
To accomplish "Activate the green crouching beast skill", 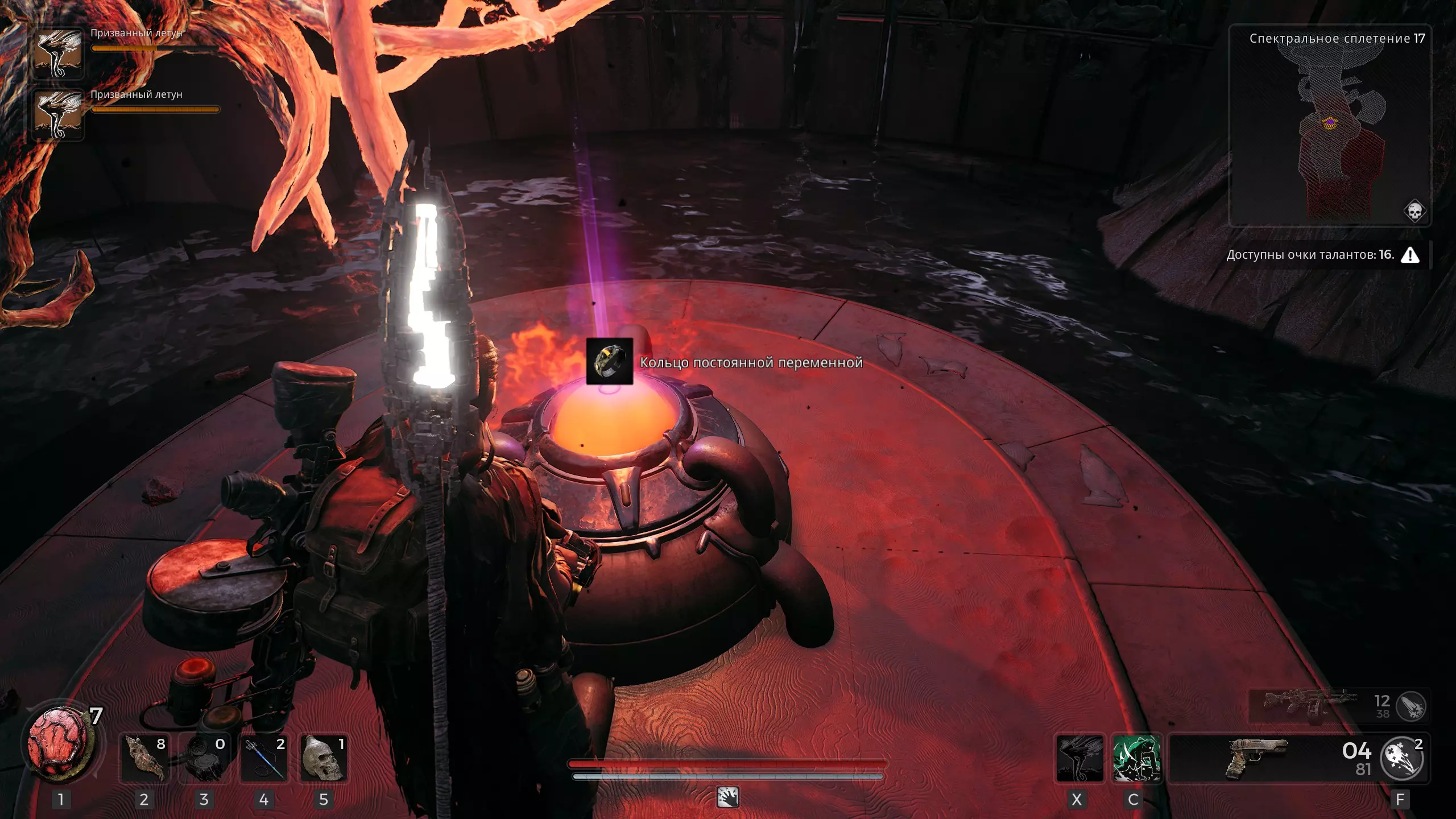I will coord(1136,759).
